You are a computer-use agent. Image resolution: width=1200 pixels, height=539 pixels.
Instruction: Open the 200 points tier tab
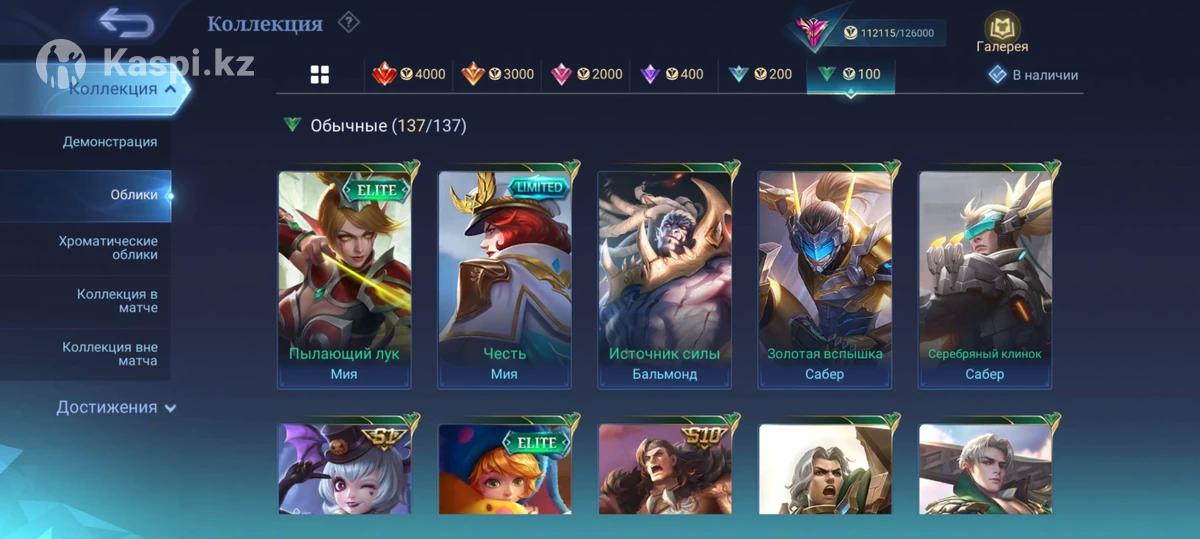coord(760,75)
